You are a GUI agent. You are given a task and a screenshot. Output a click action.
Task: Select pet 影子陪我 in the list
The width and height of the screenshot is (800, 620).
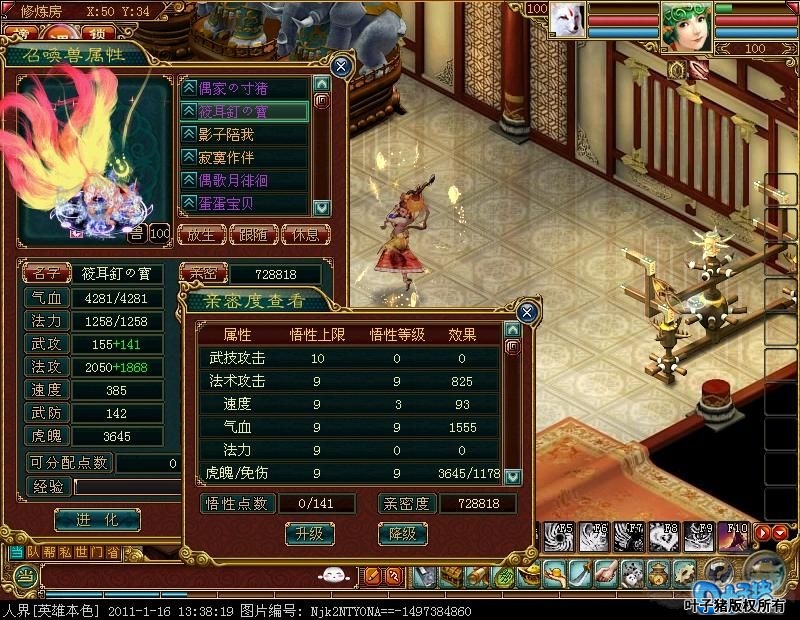click(x=245, y=134)
